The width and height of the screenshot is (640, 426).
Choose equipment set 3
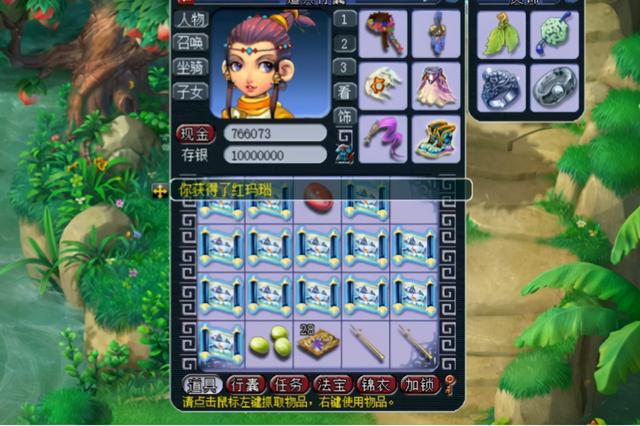(344, 67)
